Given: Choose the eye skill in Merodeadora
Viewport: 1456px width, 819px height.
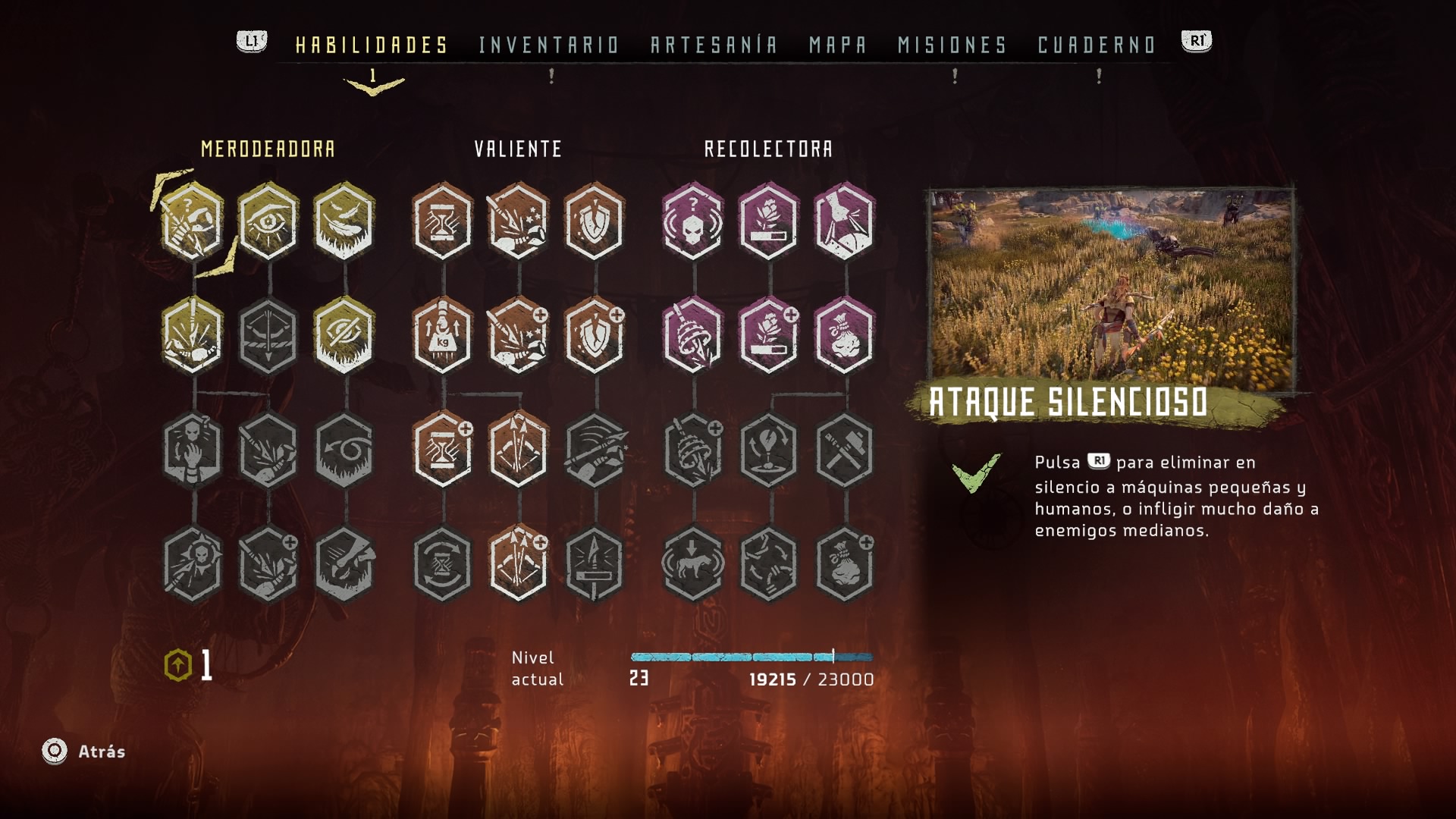Looking at the screenshot, I should 268,221.
